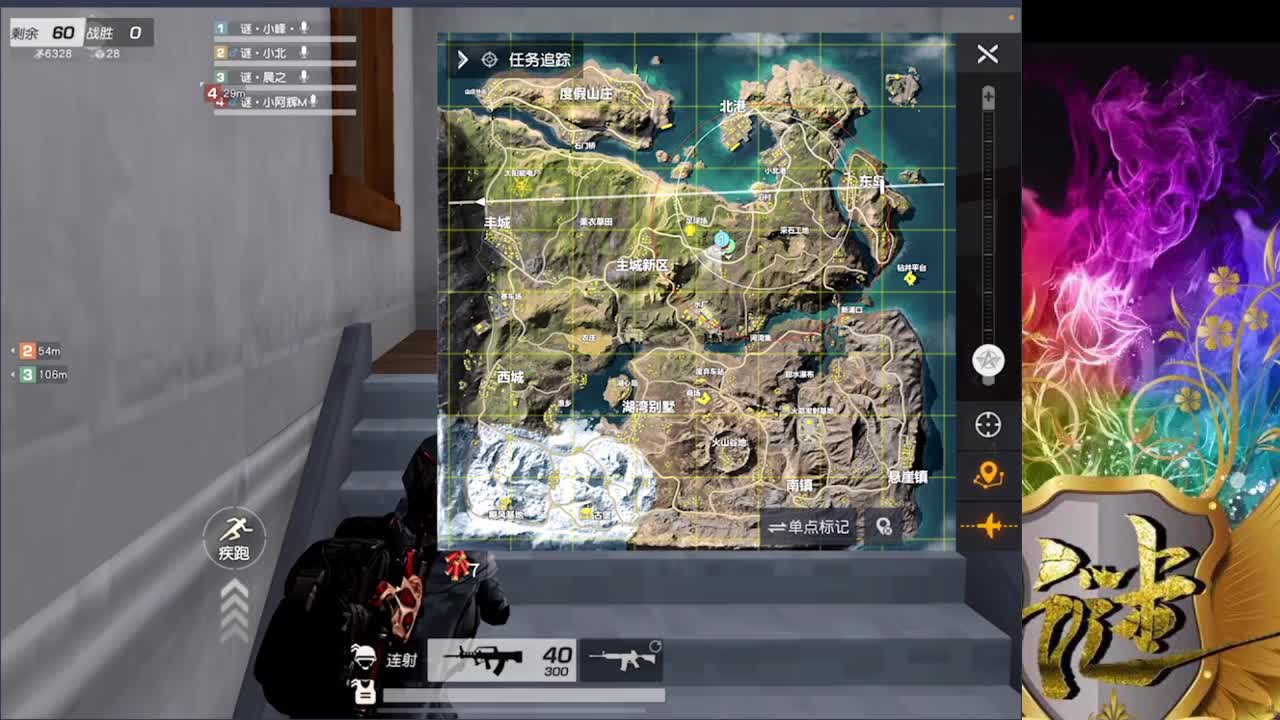
Task: Open the locate-player crosshair icon on sidebar
Action: pos(986,425)
